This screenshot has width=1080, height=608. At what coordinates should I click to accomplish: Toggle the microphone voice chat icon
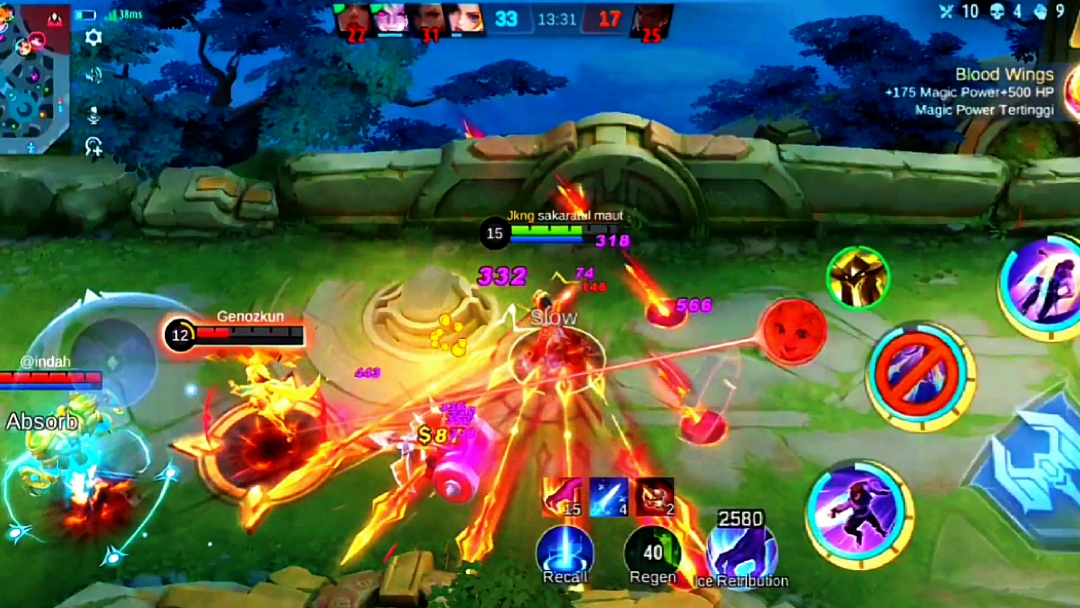point(94,113)
